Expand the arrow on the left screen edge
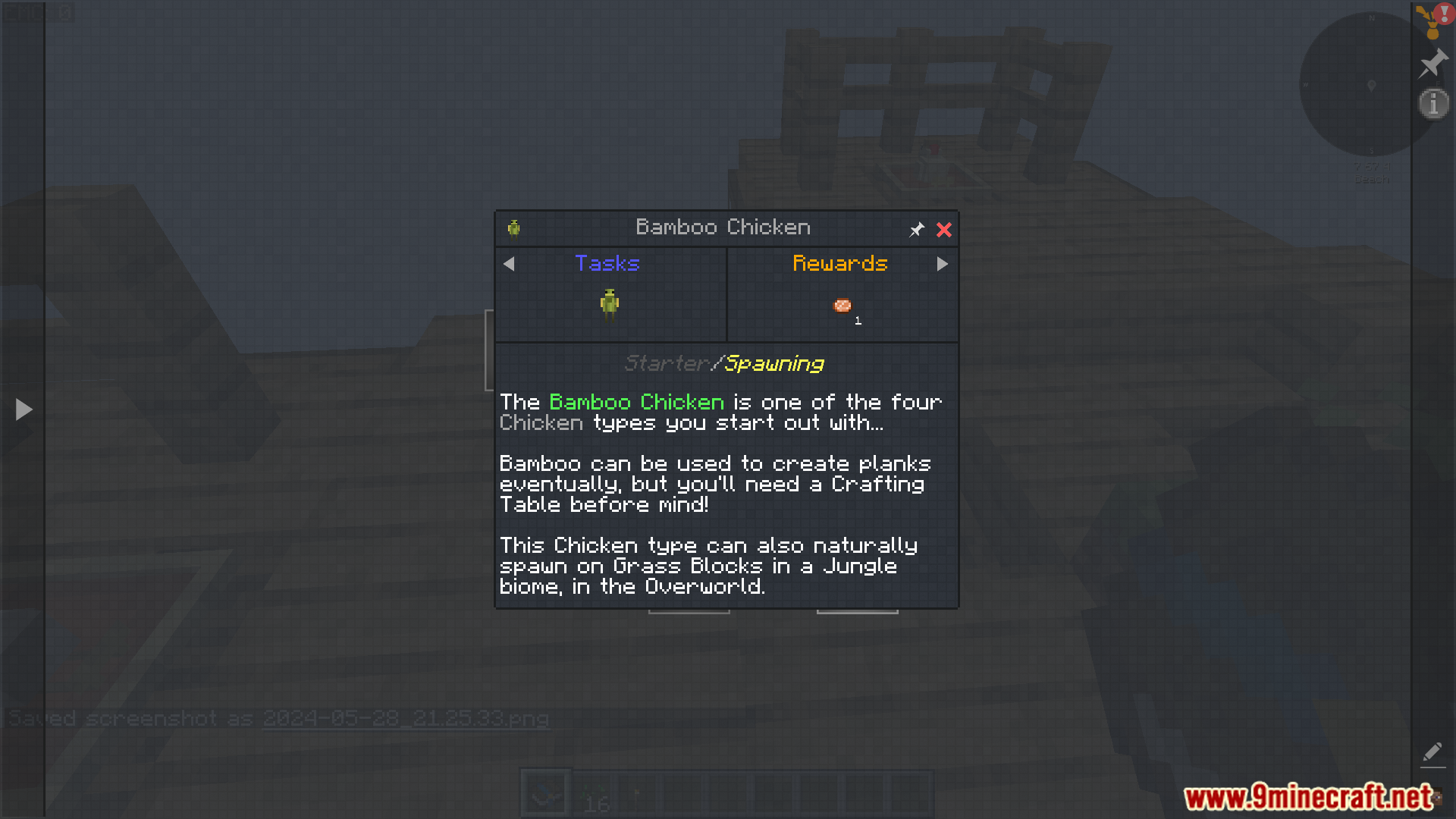1456x819 pixels. pyautogui.click(x=23, y=409)
